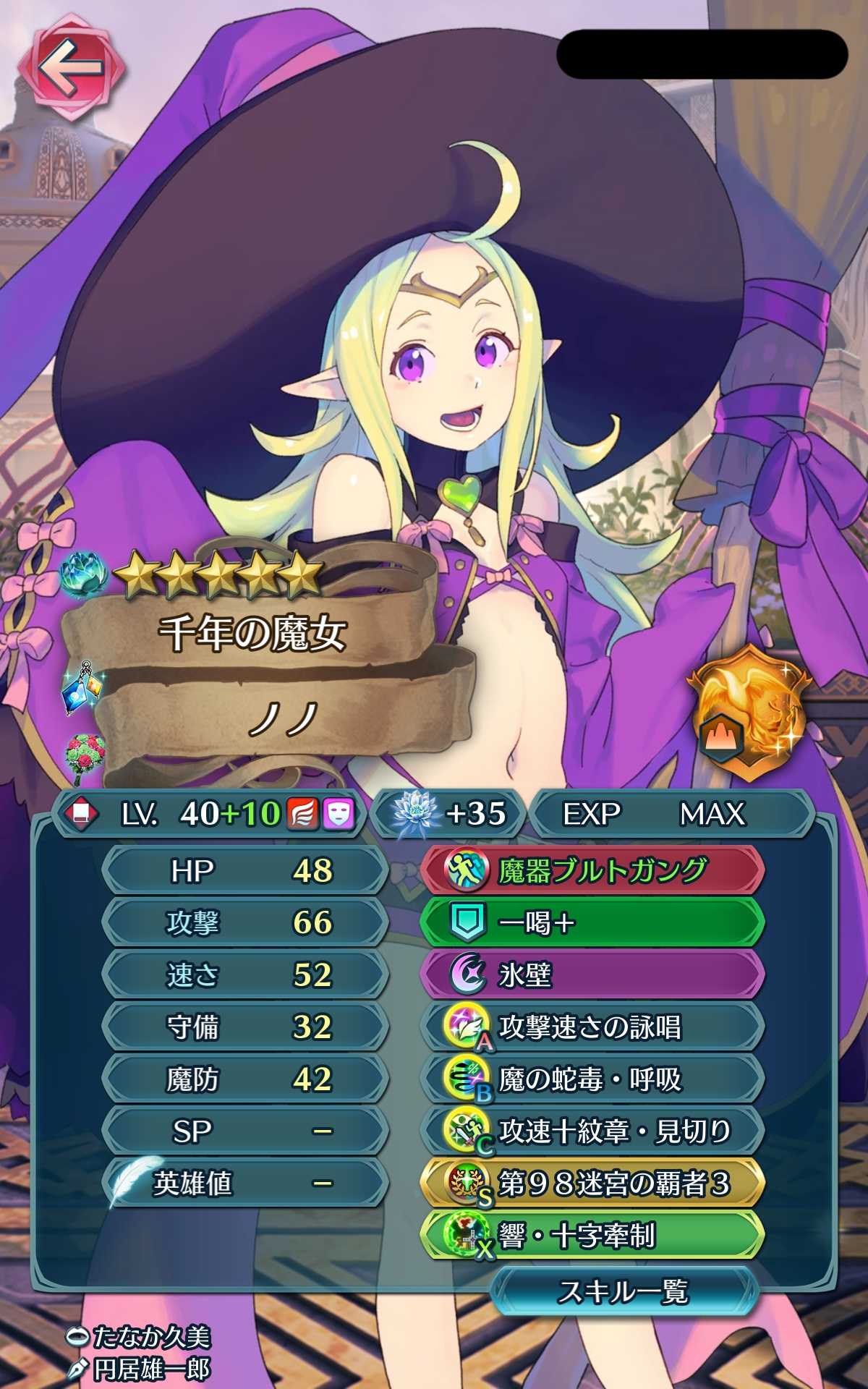Show the HP stat details
Screen dimensions: 868x1389
point(244,870)
